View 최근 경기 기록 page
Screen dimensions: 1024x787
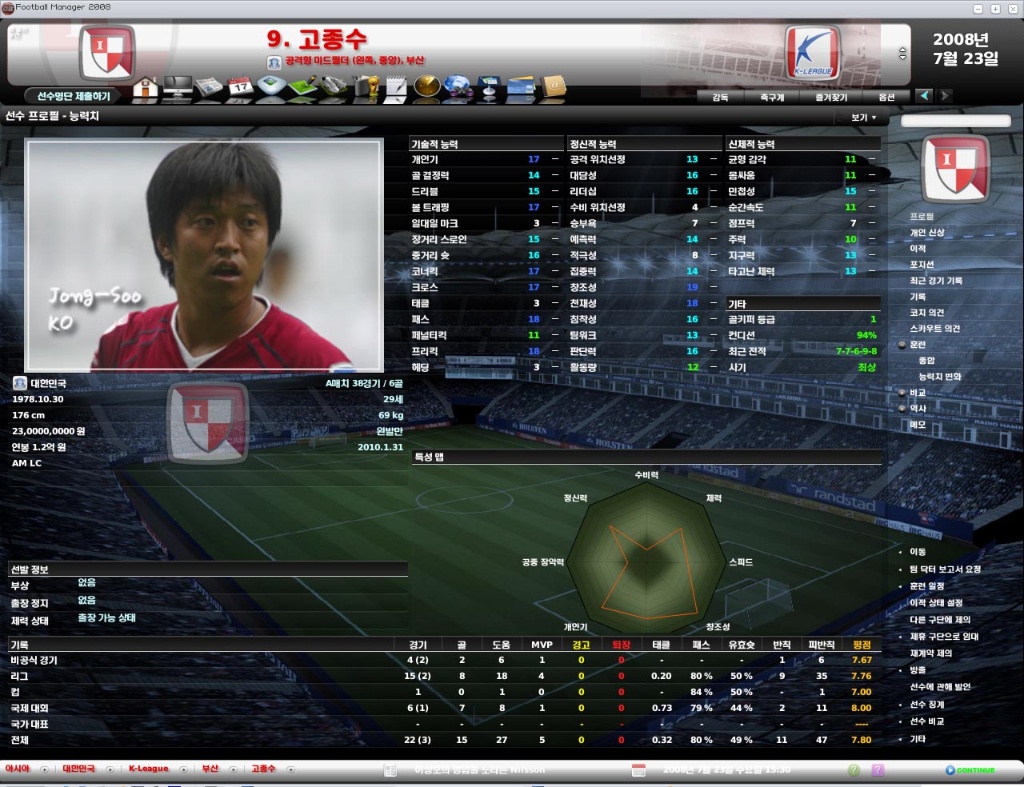click(935, 280)
